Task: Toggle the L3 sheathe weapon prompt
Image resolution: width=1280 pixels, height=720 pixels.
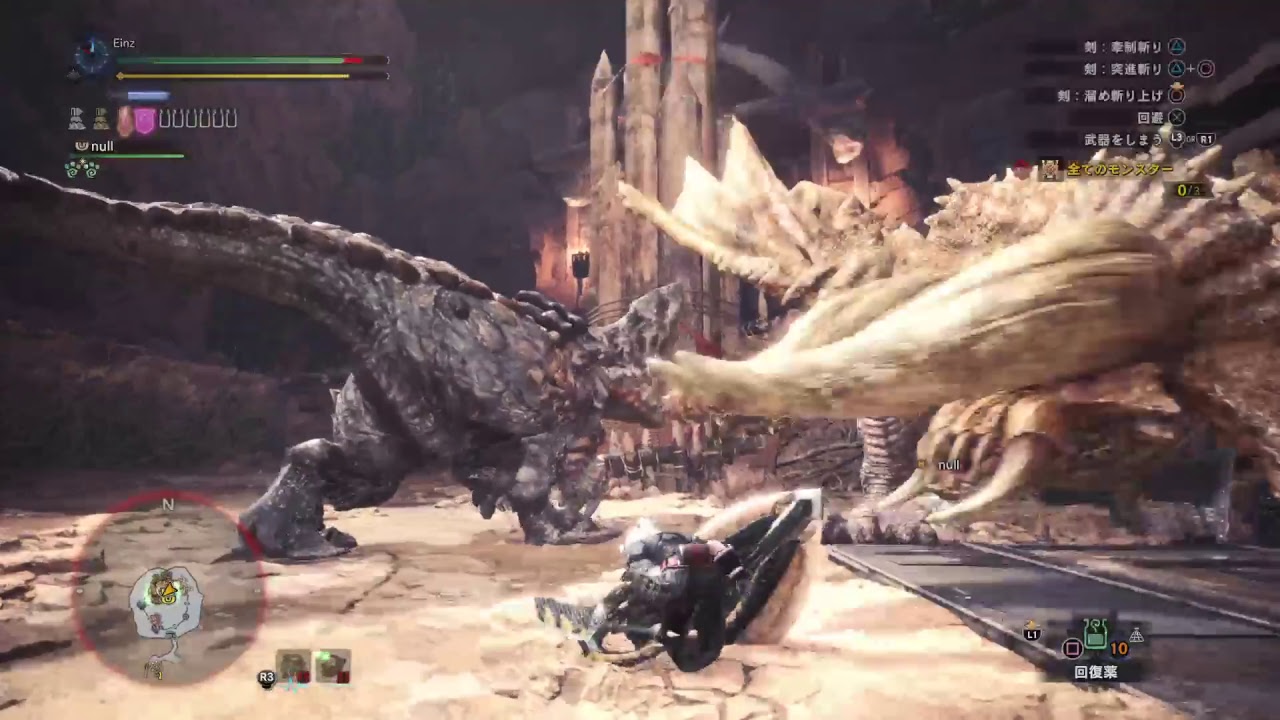Action: click(x=1176, y=136)
